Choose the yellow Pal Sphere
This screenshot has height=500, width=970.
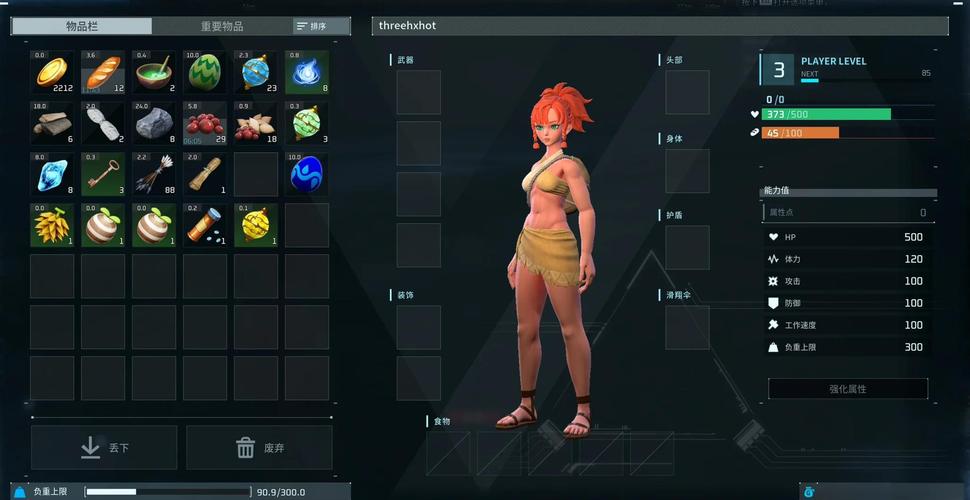point(256,225)
